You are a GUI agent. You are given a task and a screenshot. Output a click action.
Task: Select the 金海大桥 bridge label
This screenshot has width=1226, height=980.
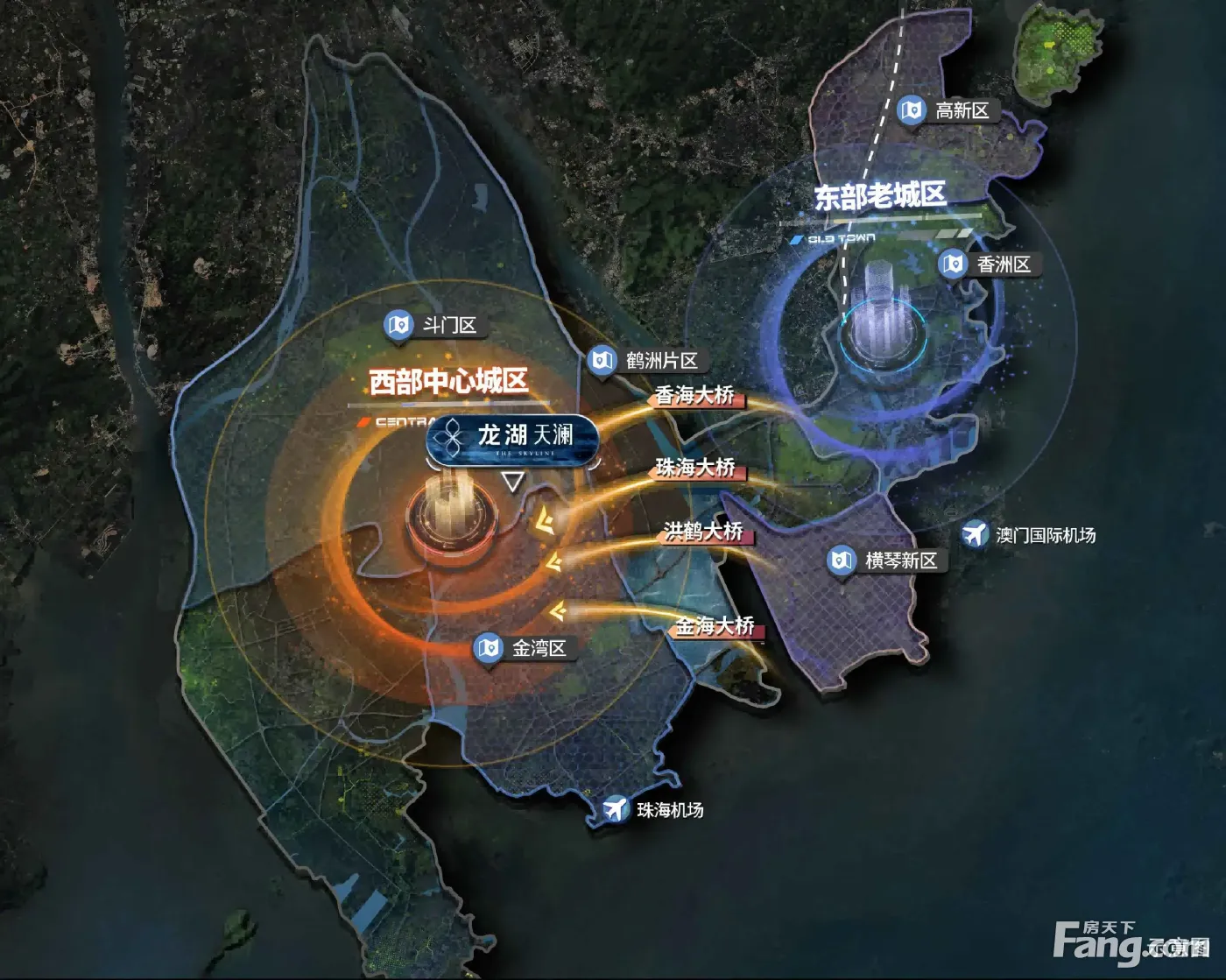coord(715,625)
